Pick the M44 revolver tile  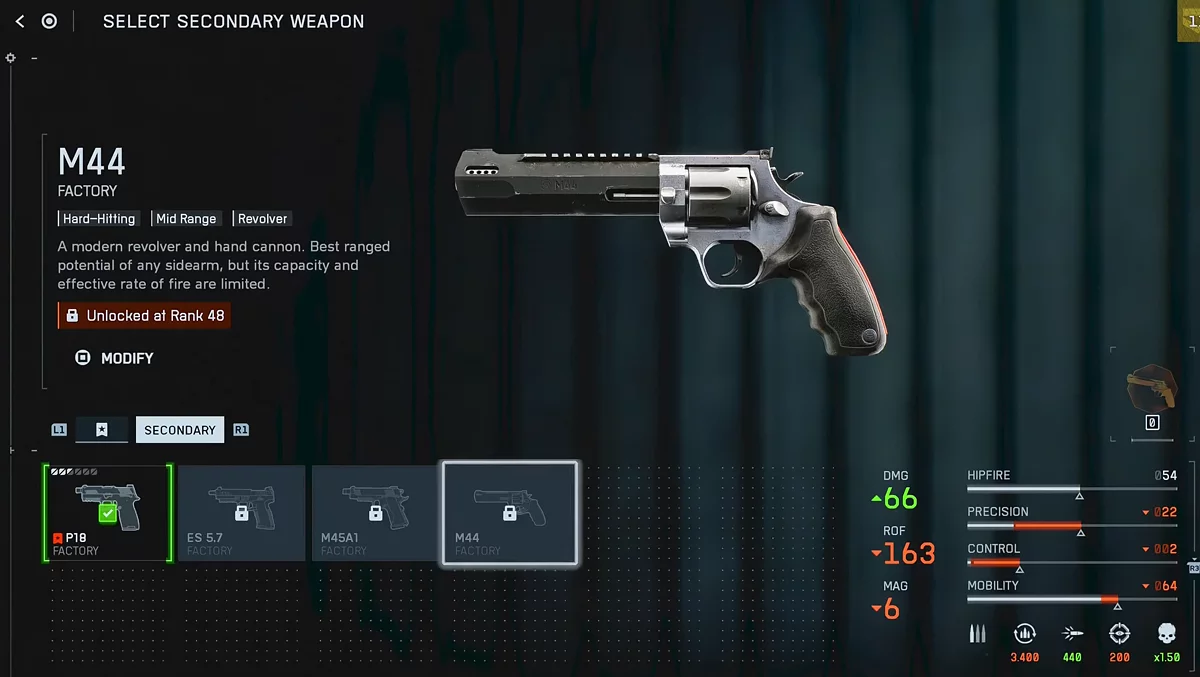coord(510,512)
